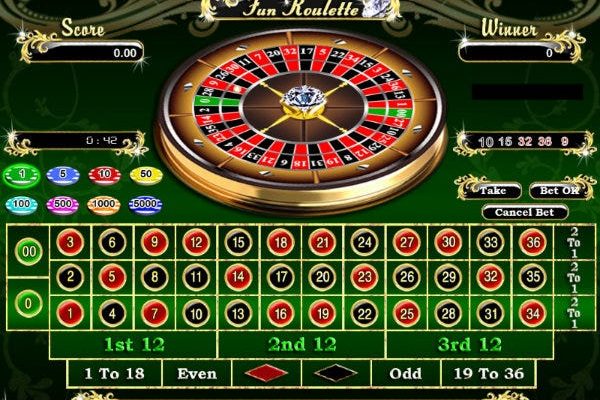
Task: Choose the blue 5 chip
Action: pos(62,175)
